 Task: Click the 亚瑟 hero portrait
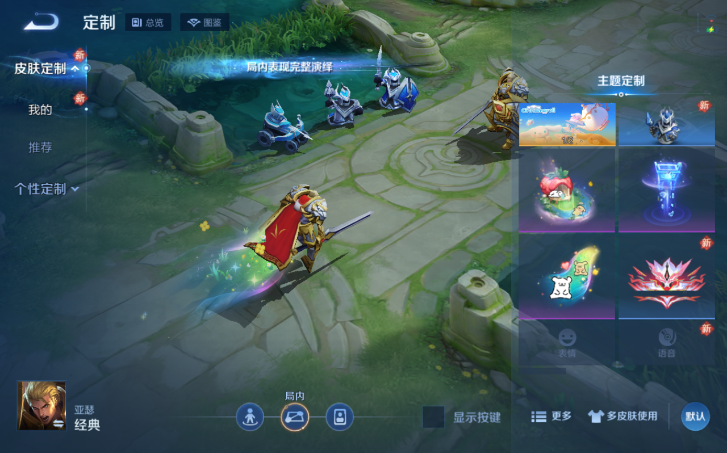point(42,405)
